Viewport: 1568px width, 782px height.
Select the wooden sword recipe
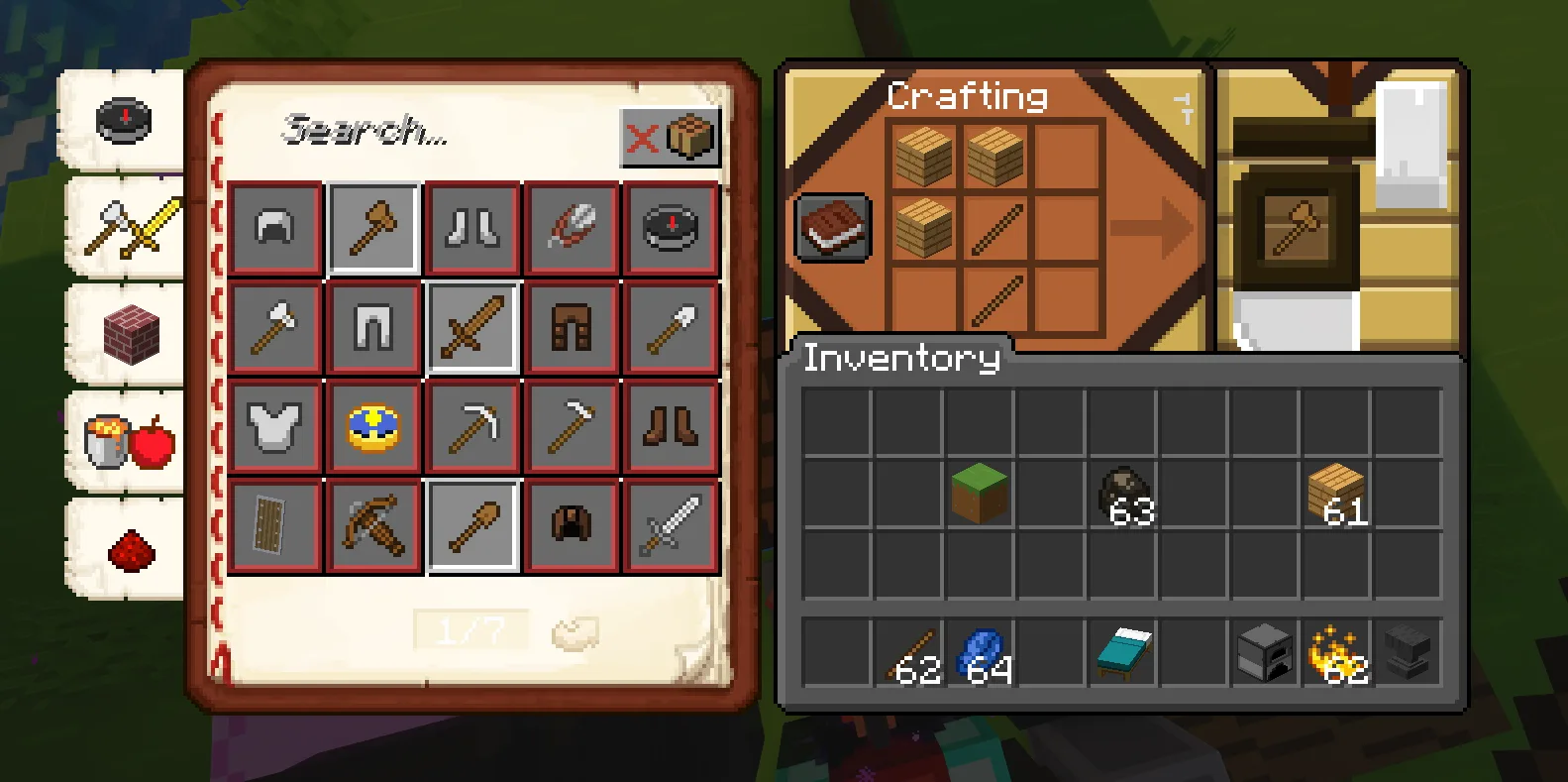472,327
